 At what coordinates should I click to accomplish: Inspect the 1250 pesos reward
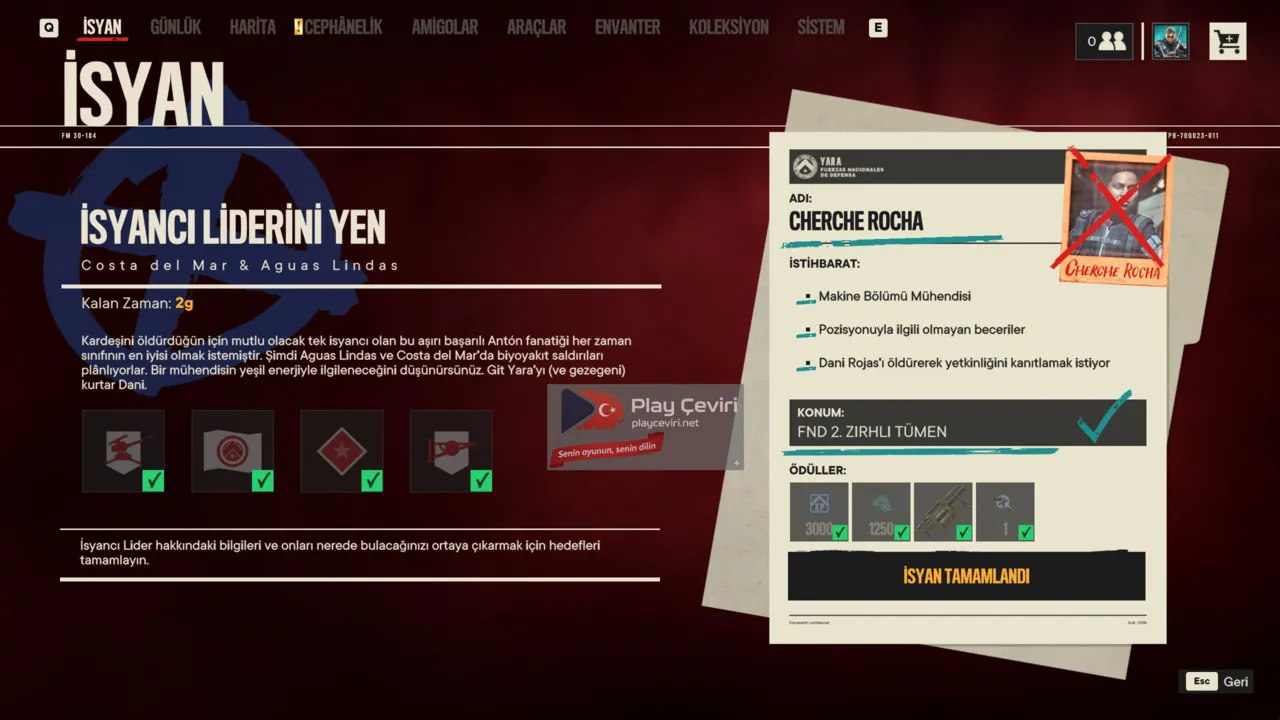tap(881, 512)
